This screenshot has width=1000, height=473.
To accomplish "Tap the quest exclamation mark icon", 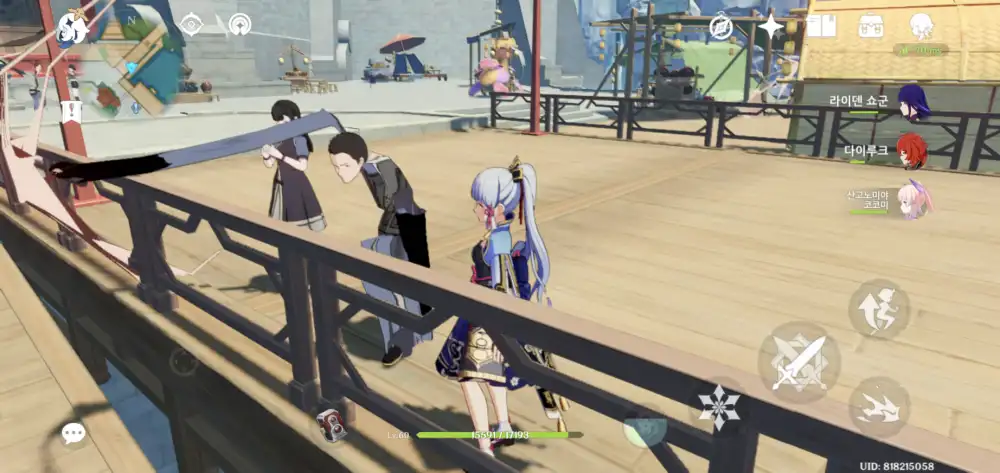I will (x=69, y=111).
